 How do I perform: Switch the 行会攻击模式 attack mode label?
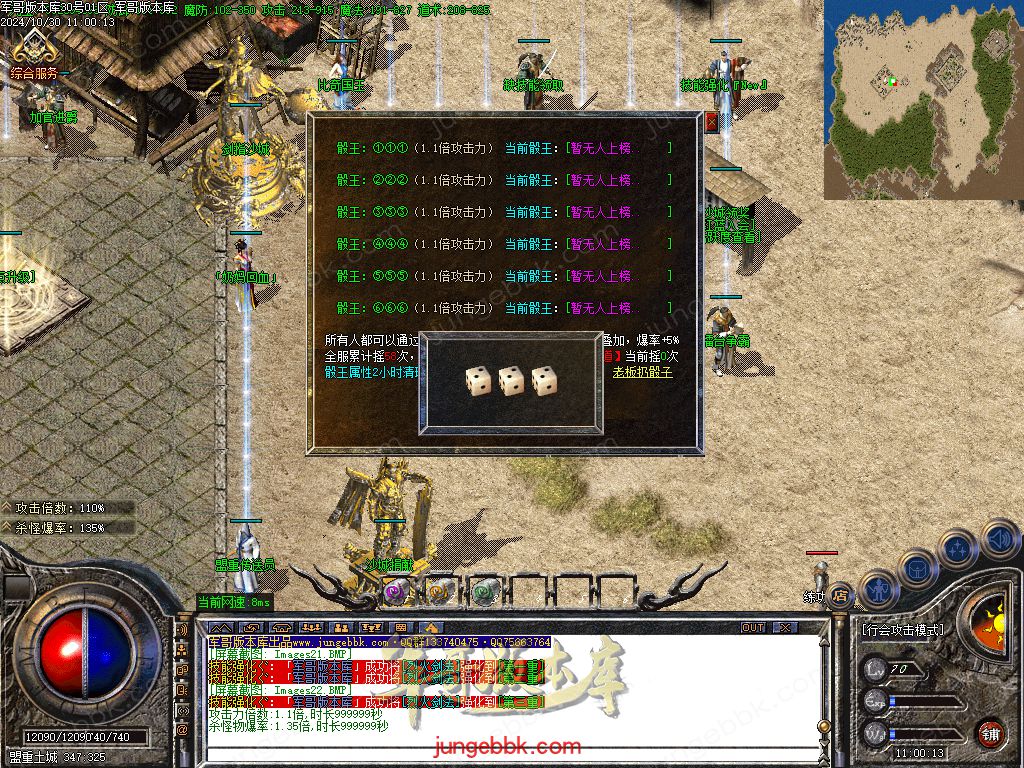tap(902, 630)
